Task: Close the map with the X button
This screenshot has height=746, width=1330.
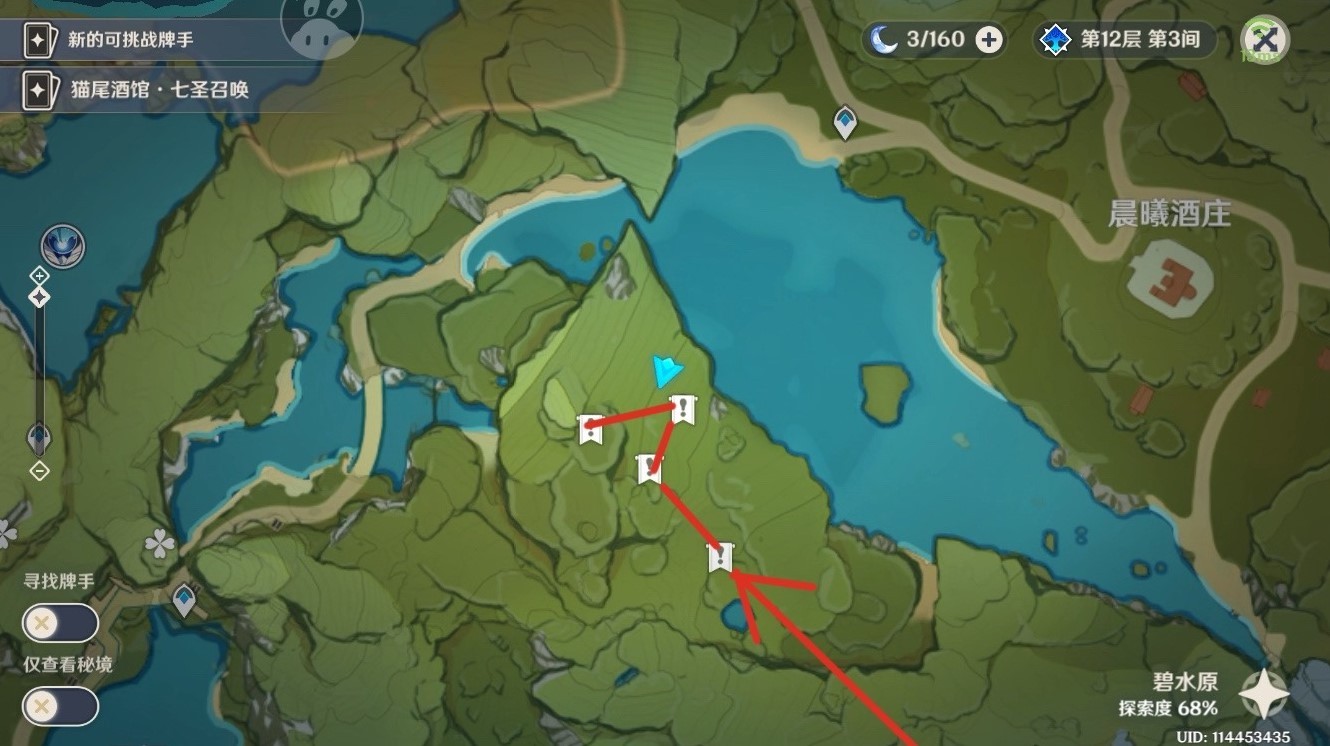Action: [1264, 40]
